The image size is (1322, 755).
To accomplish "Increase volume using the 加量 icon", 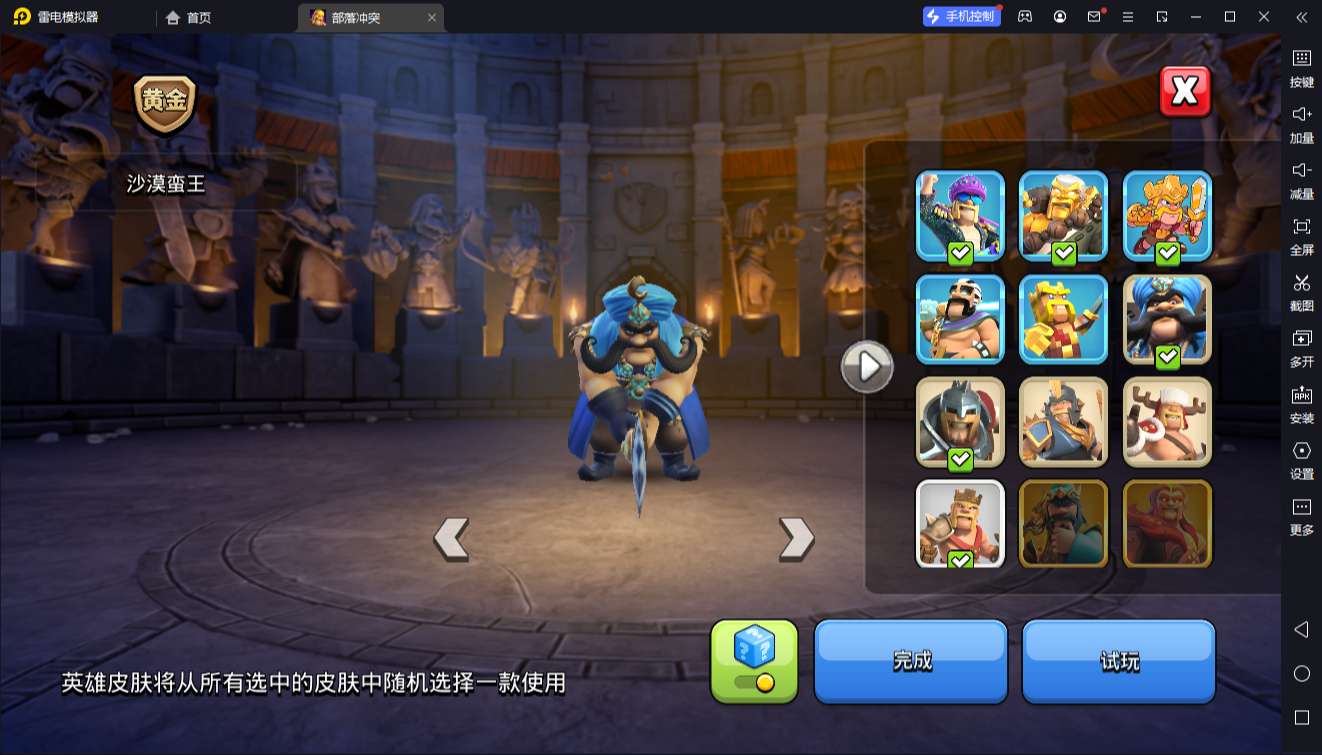I will [1301, 124].
